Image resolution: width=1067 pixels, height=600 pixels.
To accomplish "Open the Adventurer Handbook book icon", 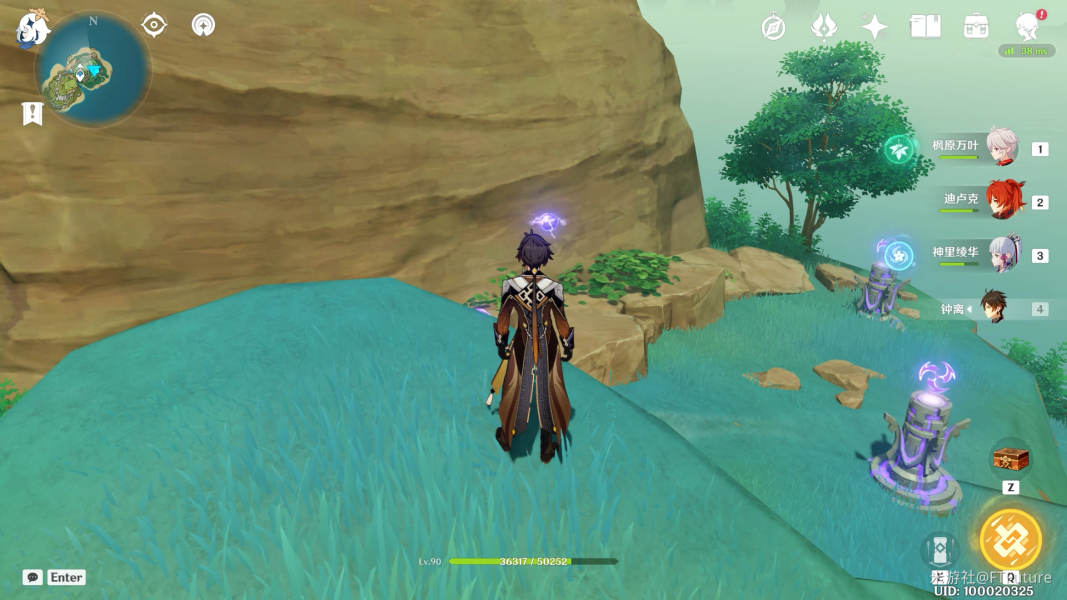I will point(925,27).
